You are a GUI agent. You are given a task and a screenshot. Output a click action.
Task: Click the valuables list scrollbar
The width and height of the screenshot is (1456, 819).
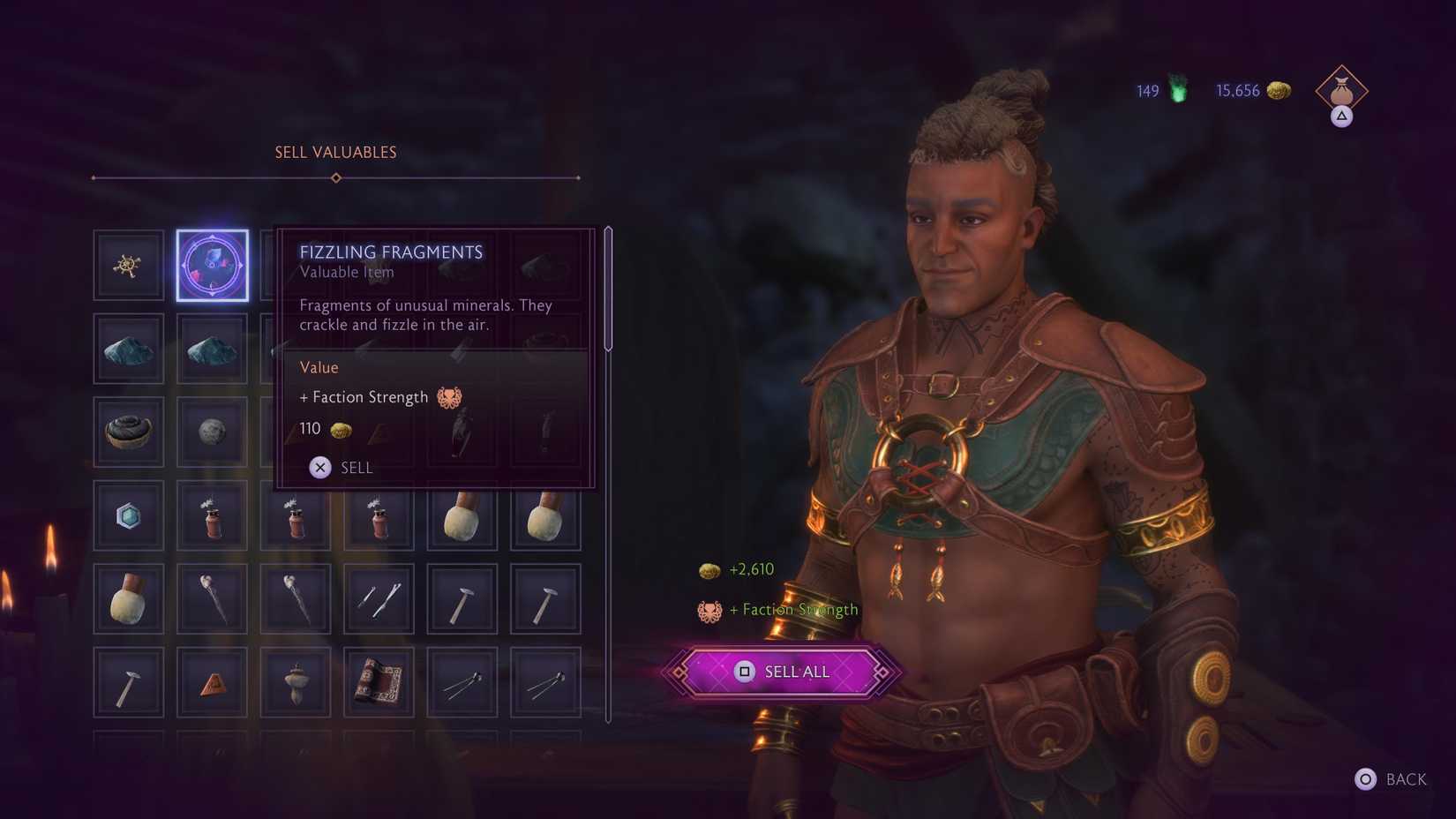coord(608,289)
